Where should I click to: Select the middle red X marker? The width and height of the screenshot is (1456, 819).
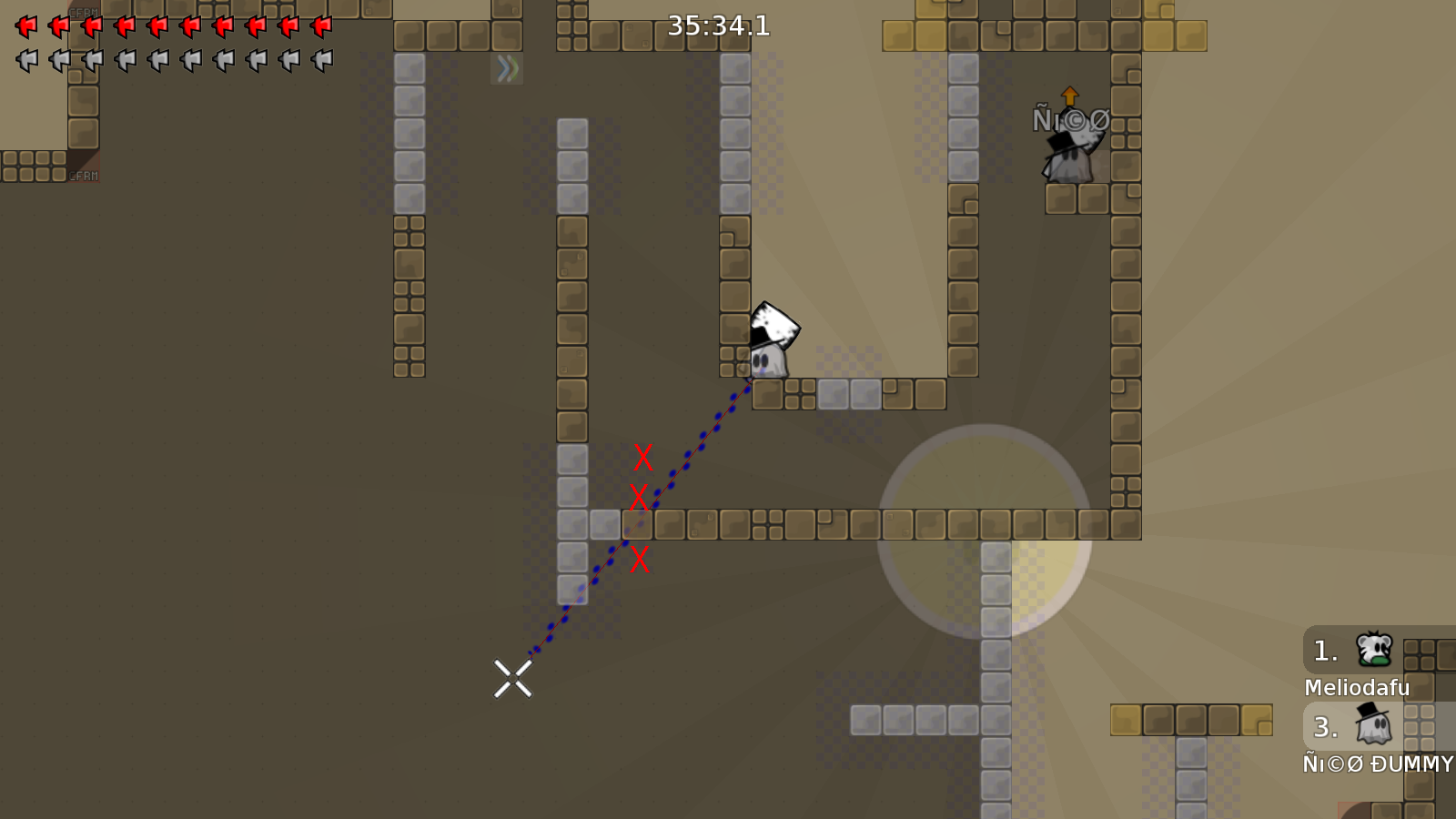[x=640, y=499]
